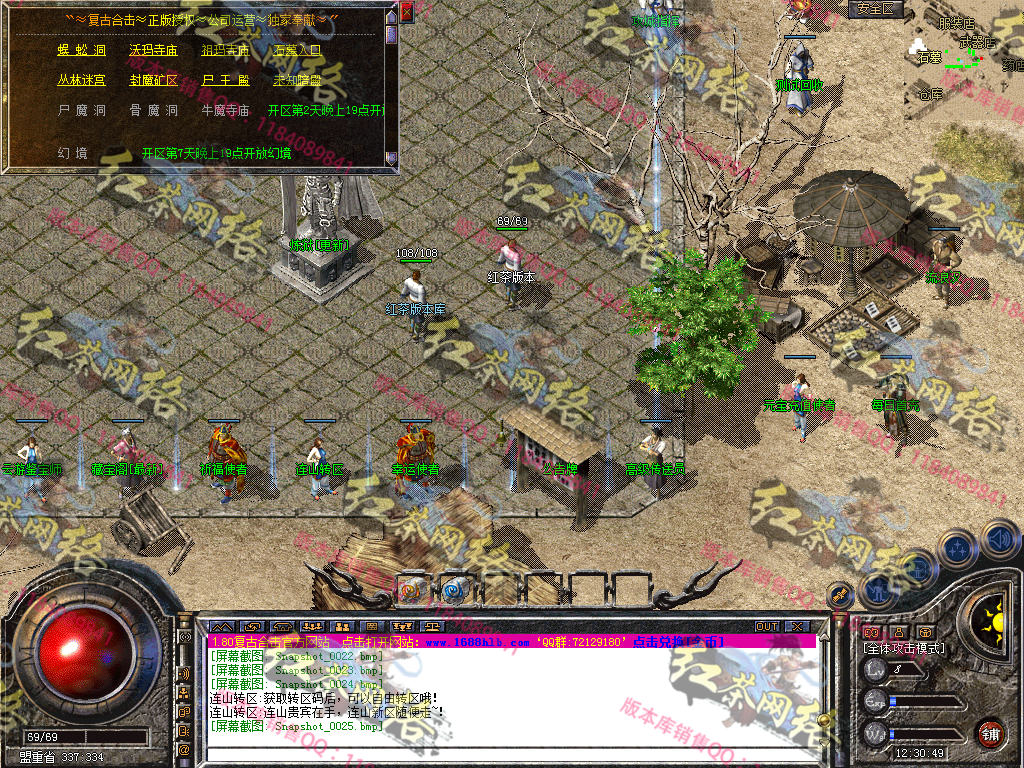Viewport: 1024px width, 768px height.
Task: Open the 未知暗殿 destination
Action: [297, 79]
